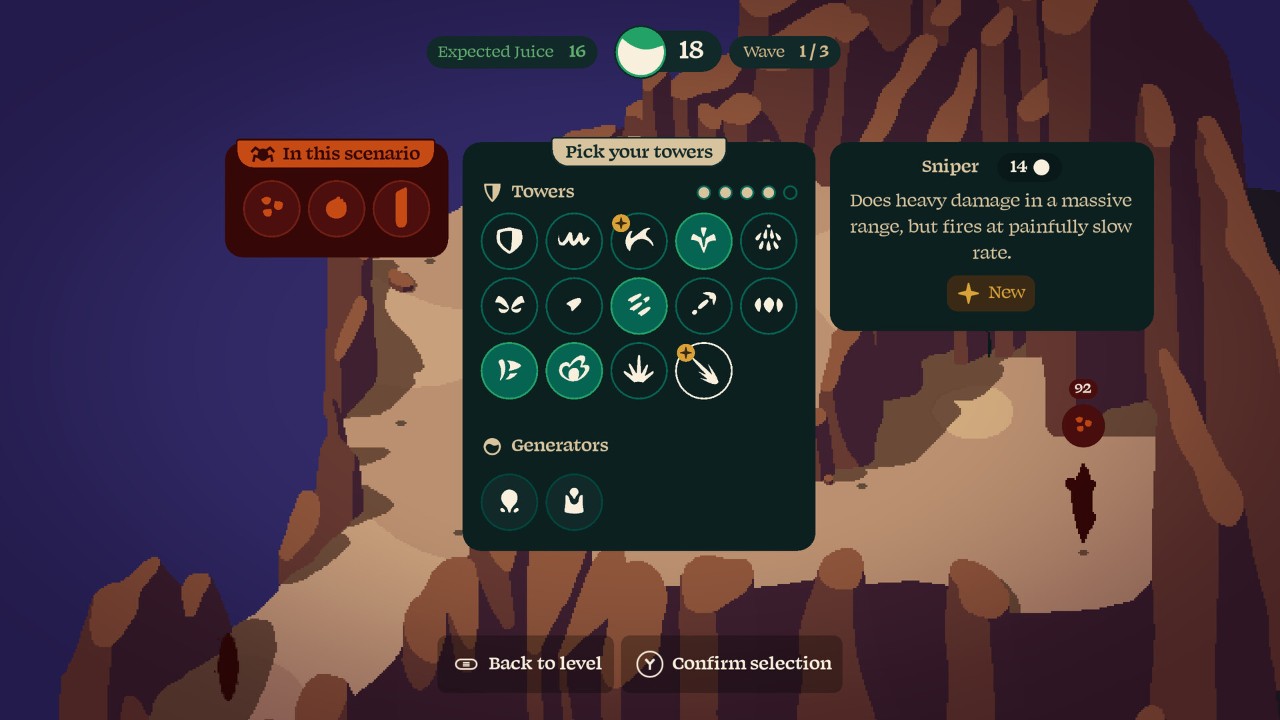Inspect the tall pillar enemy icon
This screenshot has height=720, width=1280.
coord(401,208)
